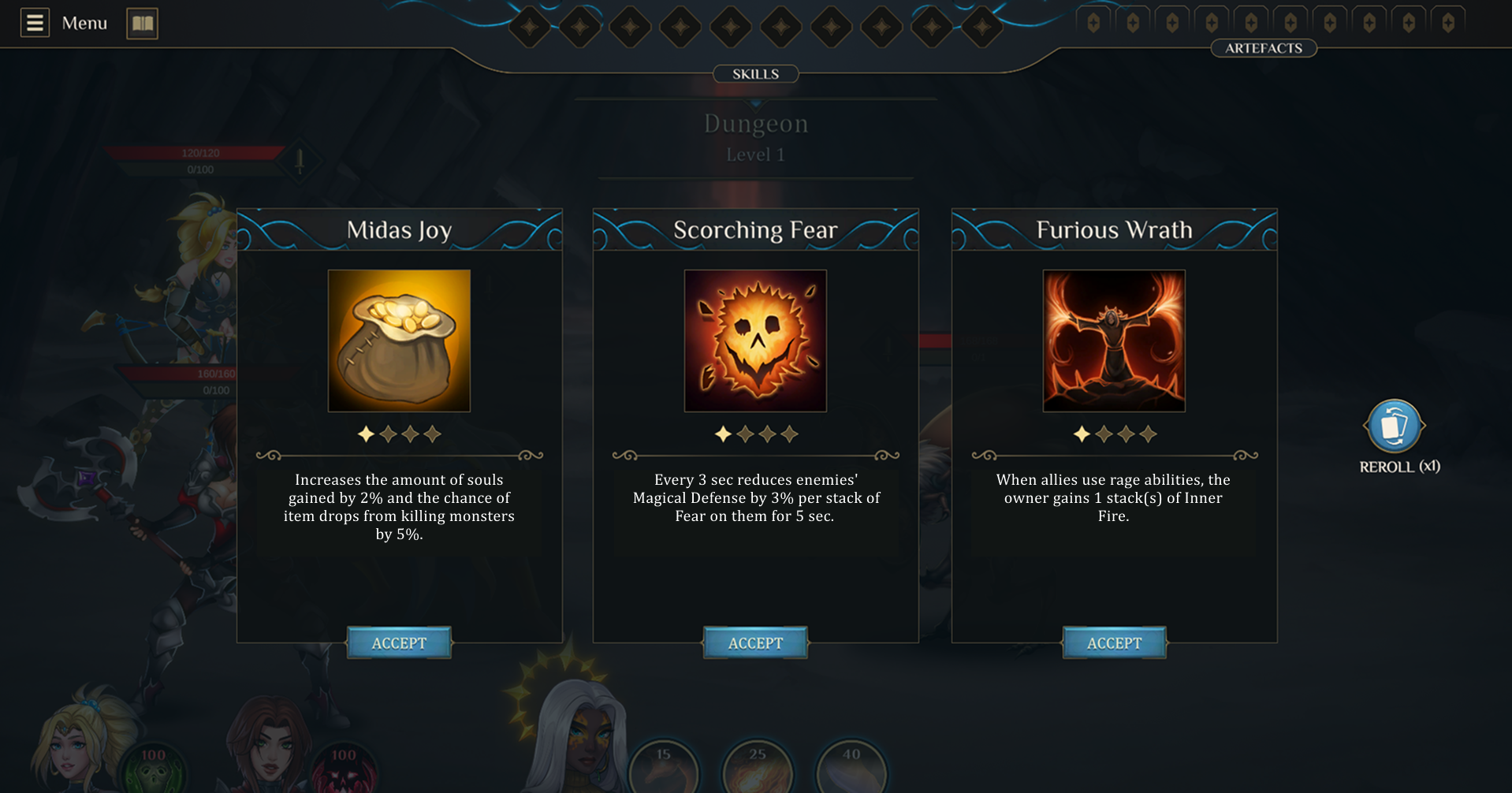
Task: Accept the Scorching Fear skill
Action: click(x=755, y=643)
